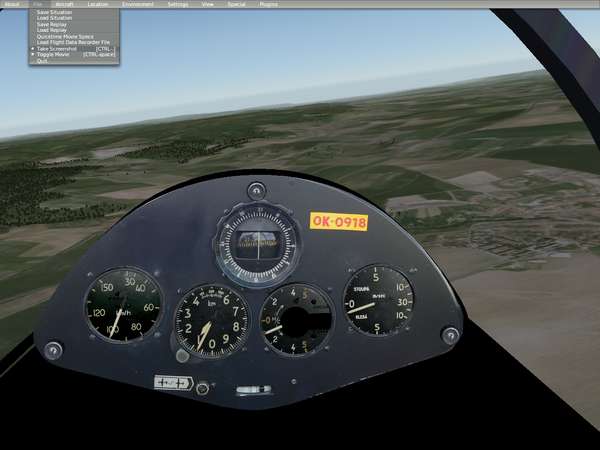Close the open File menu

click(x=37, y=4)
